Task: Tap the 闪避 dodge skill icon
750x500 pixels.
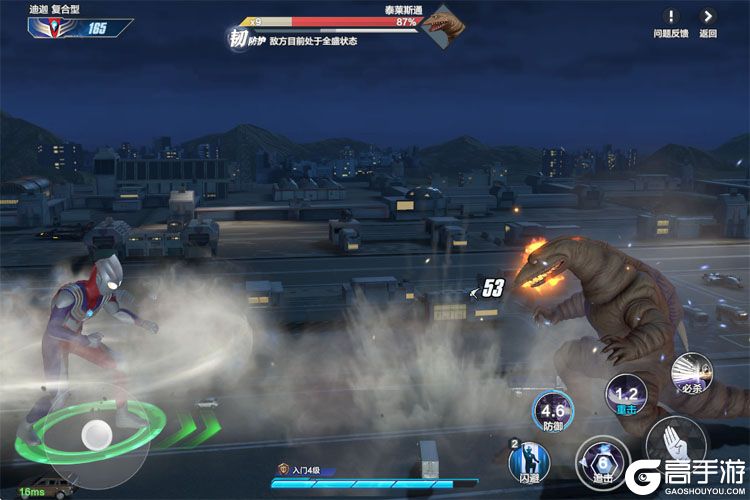Action: [x=529, y=461]
